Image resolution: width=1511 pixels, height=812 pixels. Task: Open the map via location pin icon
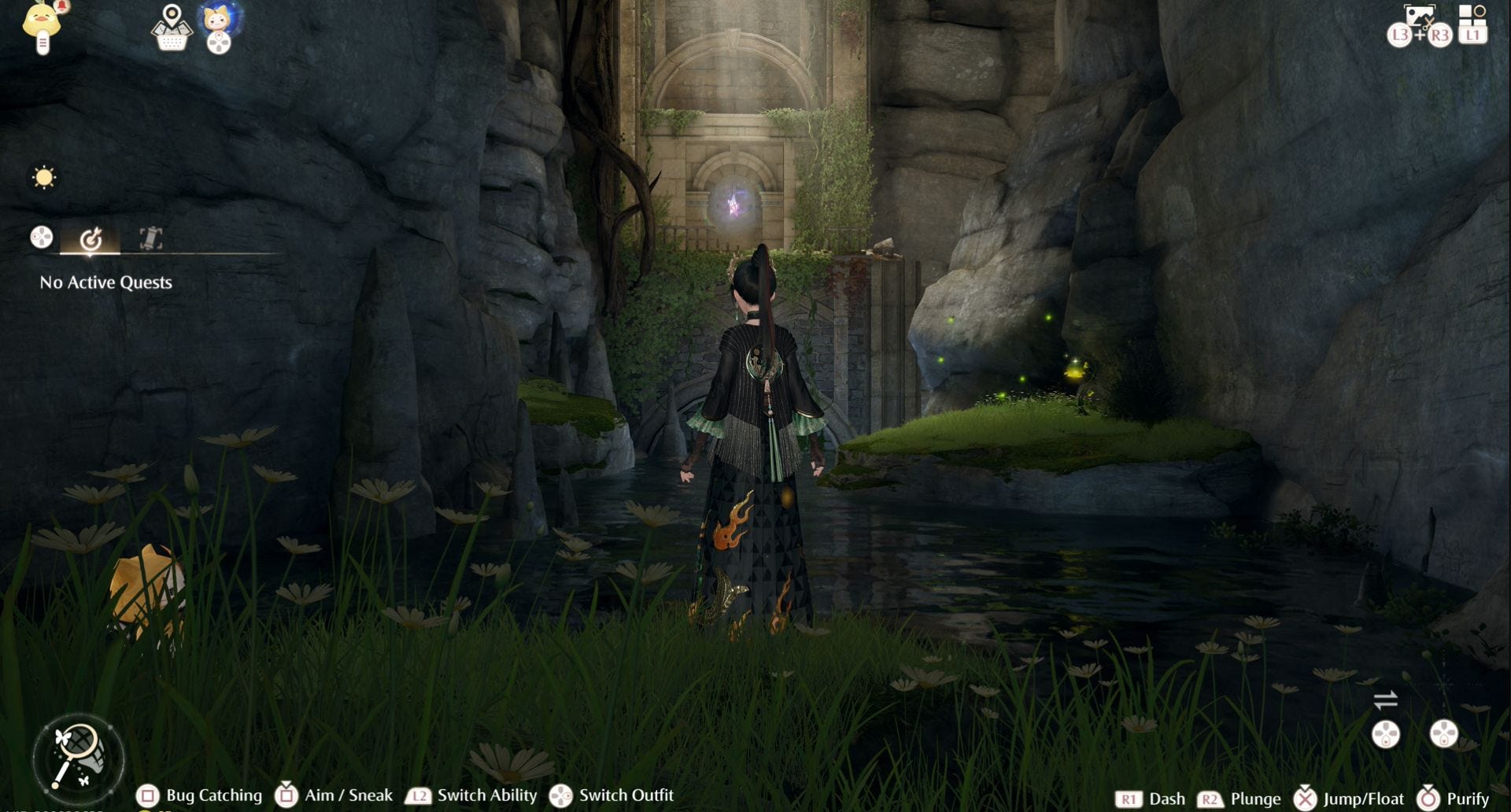pyautogui.click(x=172, y=28)
